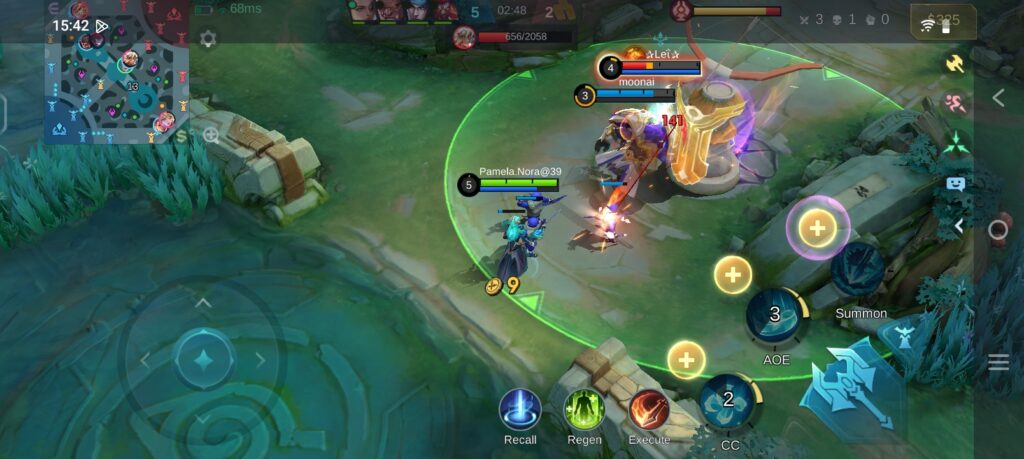Trigger the CC skill
Viewport: 1024px width, 459px height.
coord(730,402)
